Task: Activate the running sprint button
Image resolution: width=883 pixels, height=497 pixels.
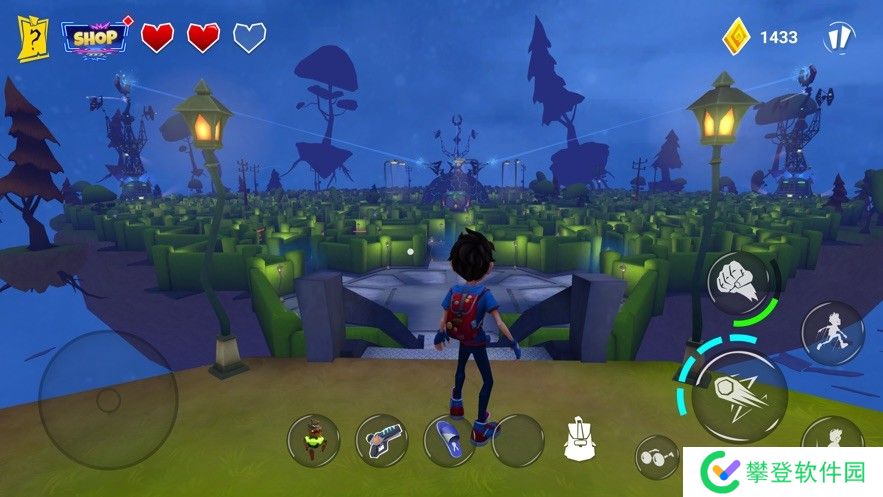Action: coord(832,334)
